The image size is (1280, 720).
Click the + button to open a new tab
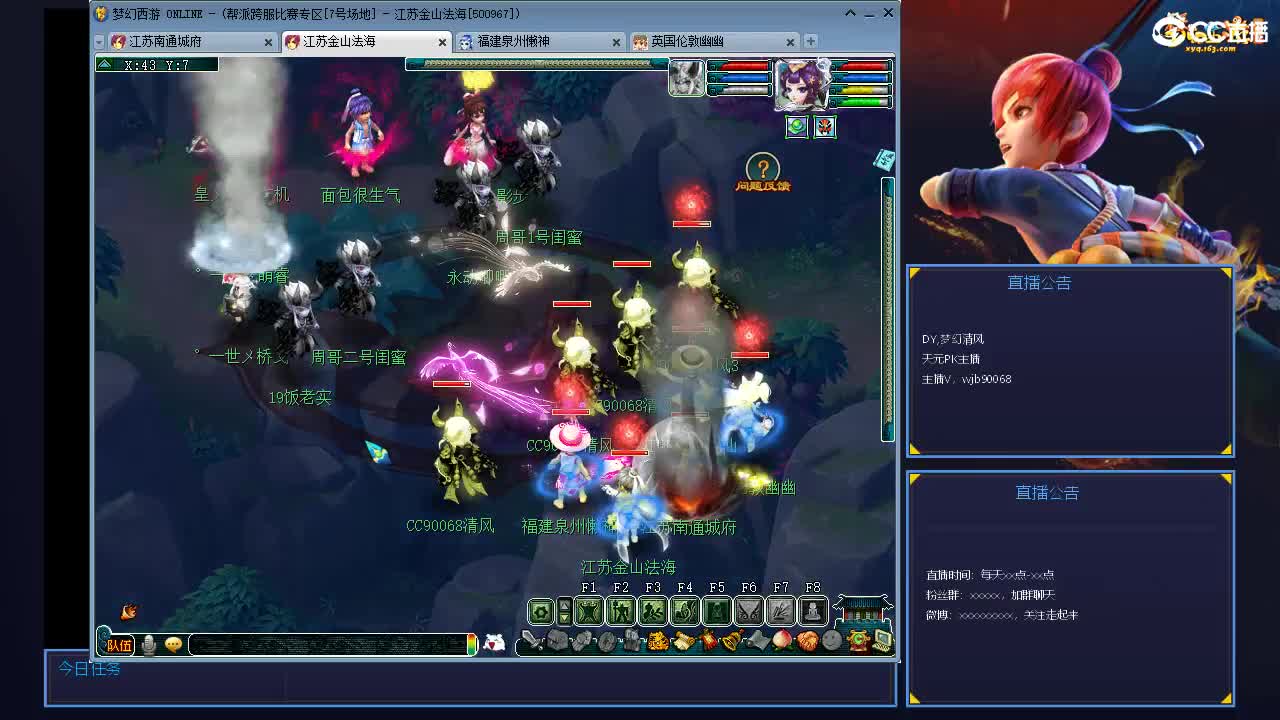[810, 42]
